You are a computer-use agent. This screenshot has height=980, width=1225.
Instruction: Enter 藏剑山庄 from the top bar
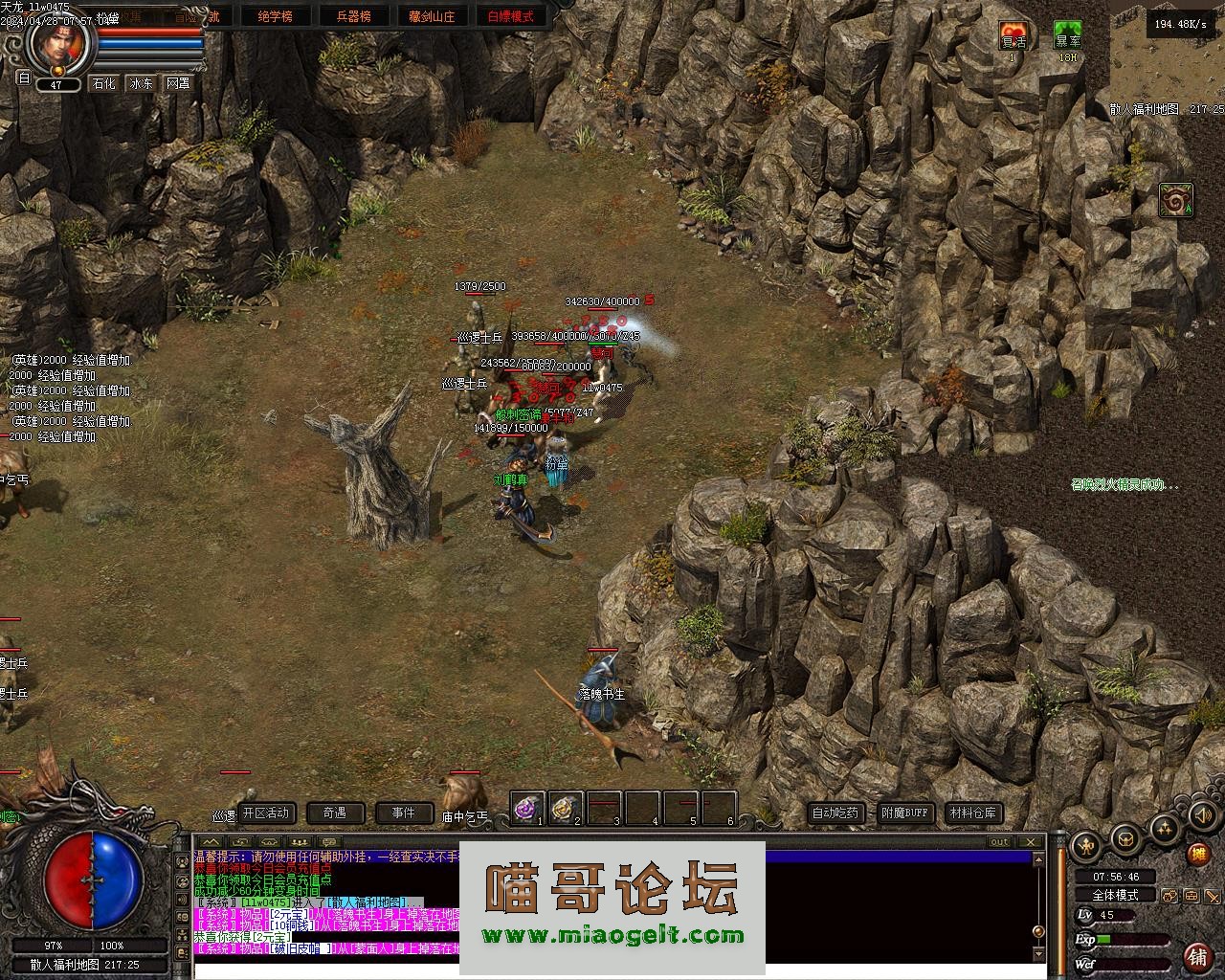[432, 16]
